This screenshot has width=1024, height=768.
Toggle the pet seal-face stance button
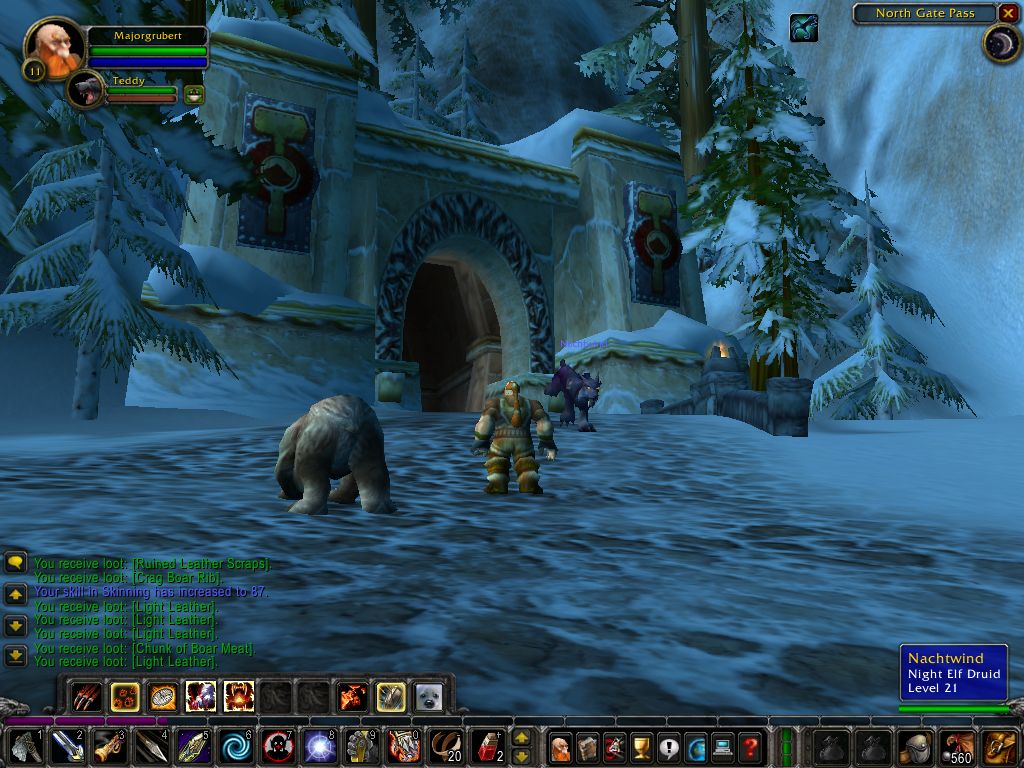click(x=428, y=696)
